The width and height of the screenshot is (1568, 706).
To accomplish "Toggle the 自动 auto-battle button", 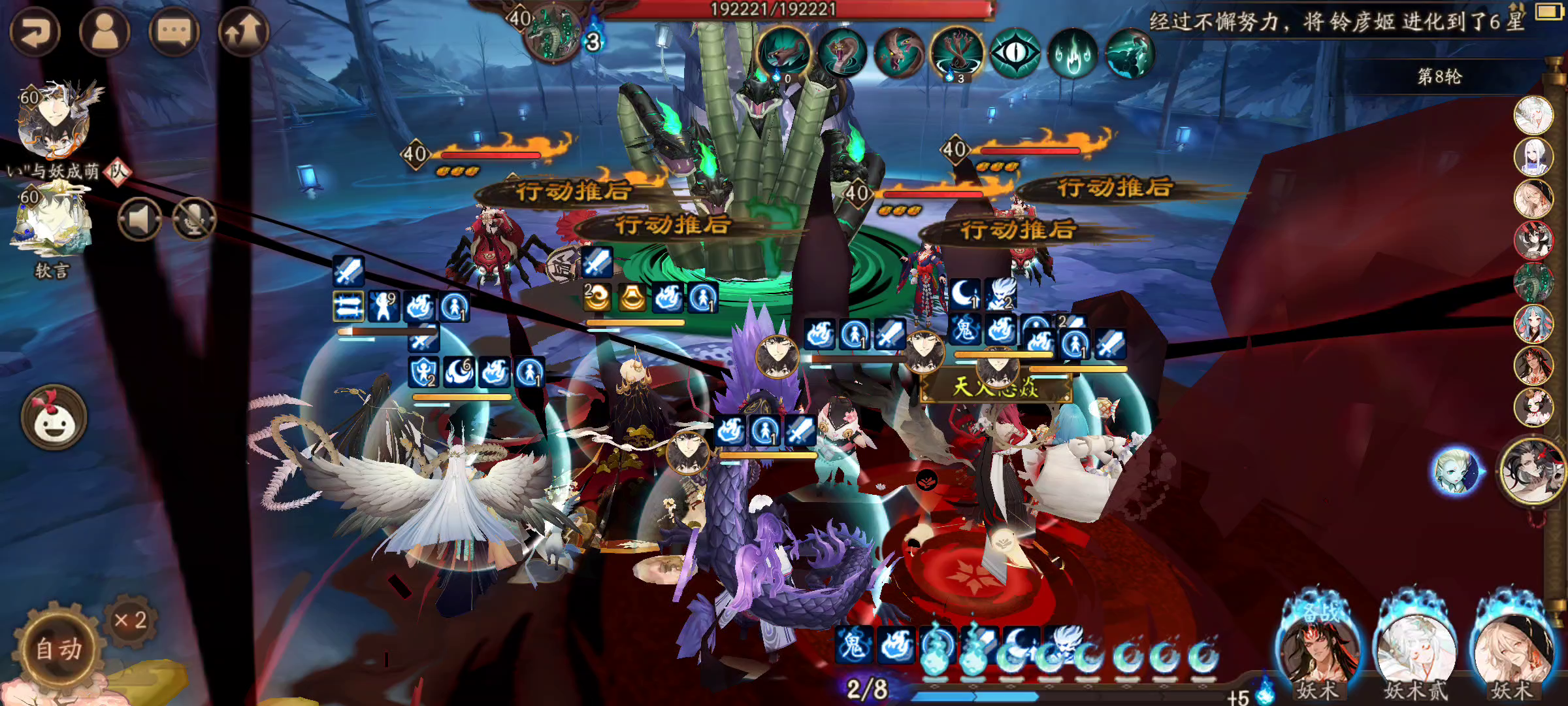I will tap(59, 648).
